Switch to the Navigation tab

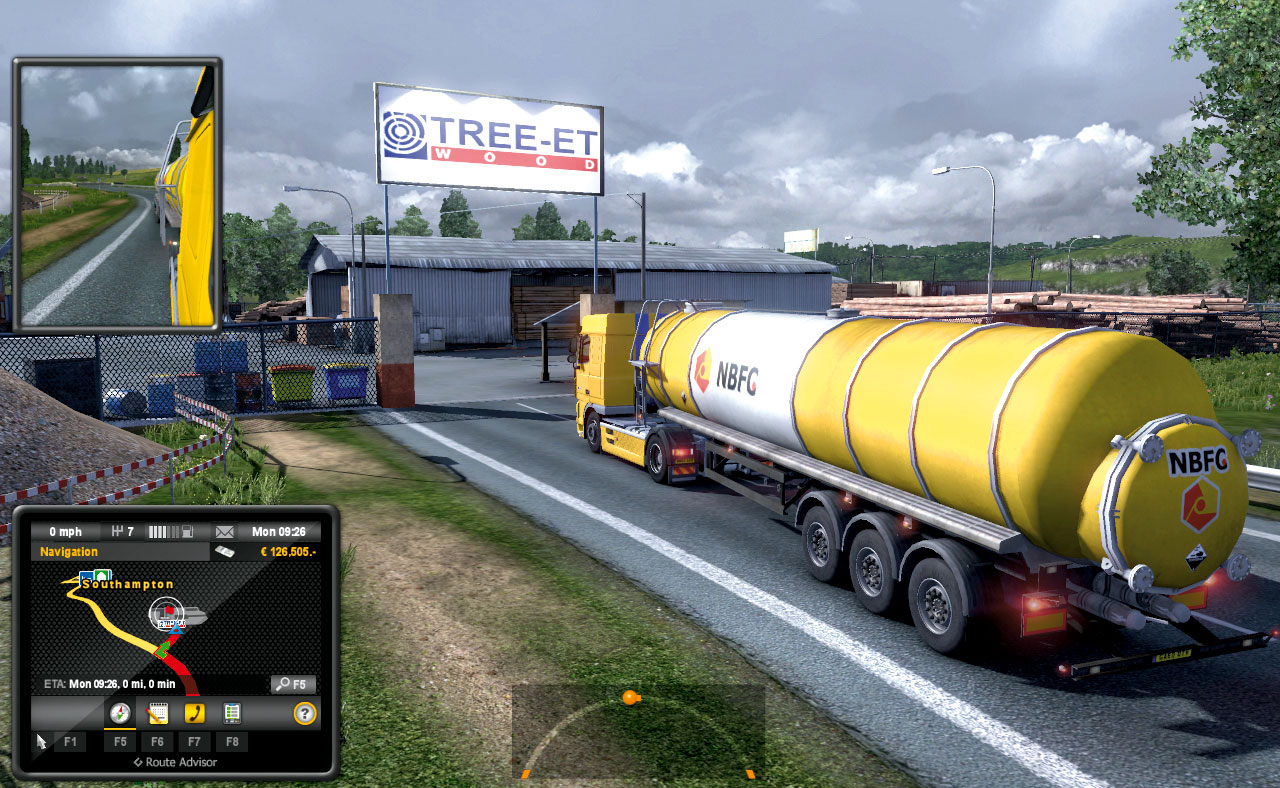click(x=69, y=551)
